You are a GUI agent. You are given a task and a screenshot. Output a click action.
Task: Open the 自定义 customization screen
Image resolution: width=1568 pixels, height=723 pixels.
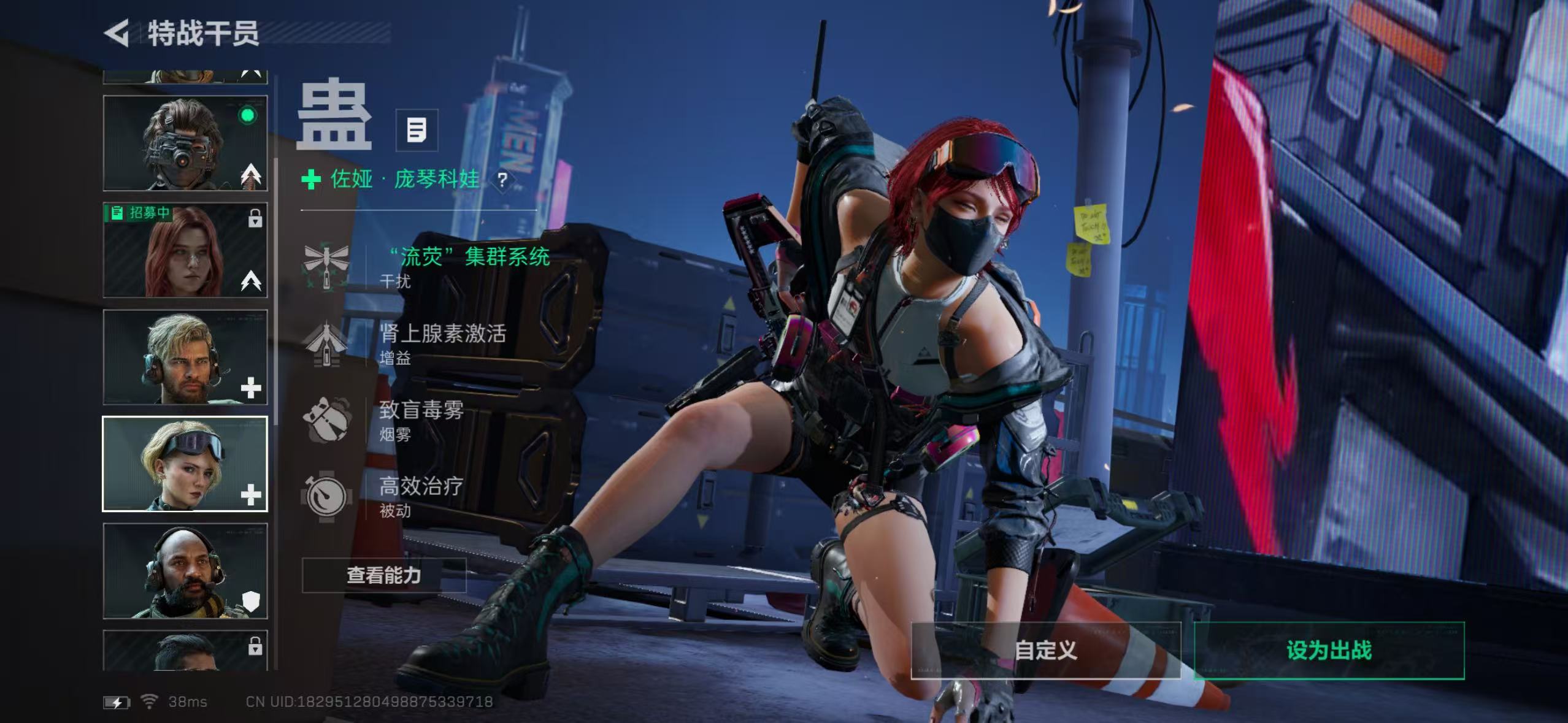point(1045,651)
